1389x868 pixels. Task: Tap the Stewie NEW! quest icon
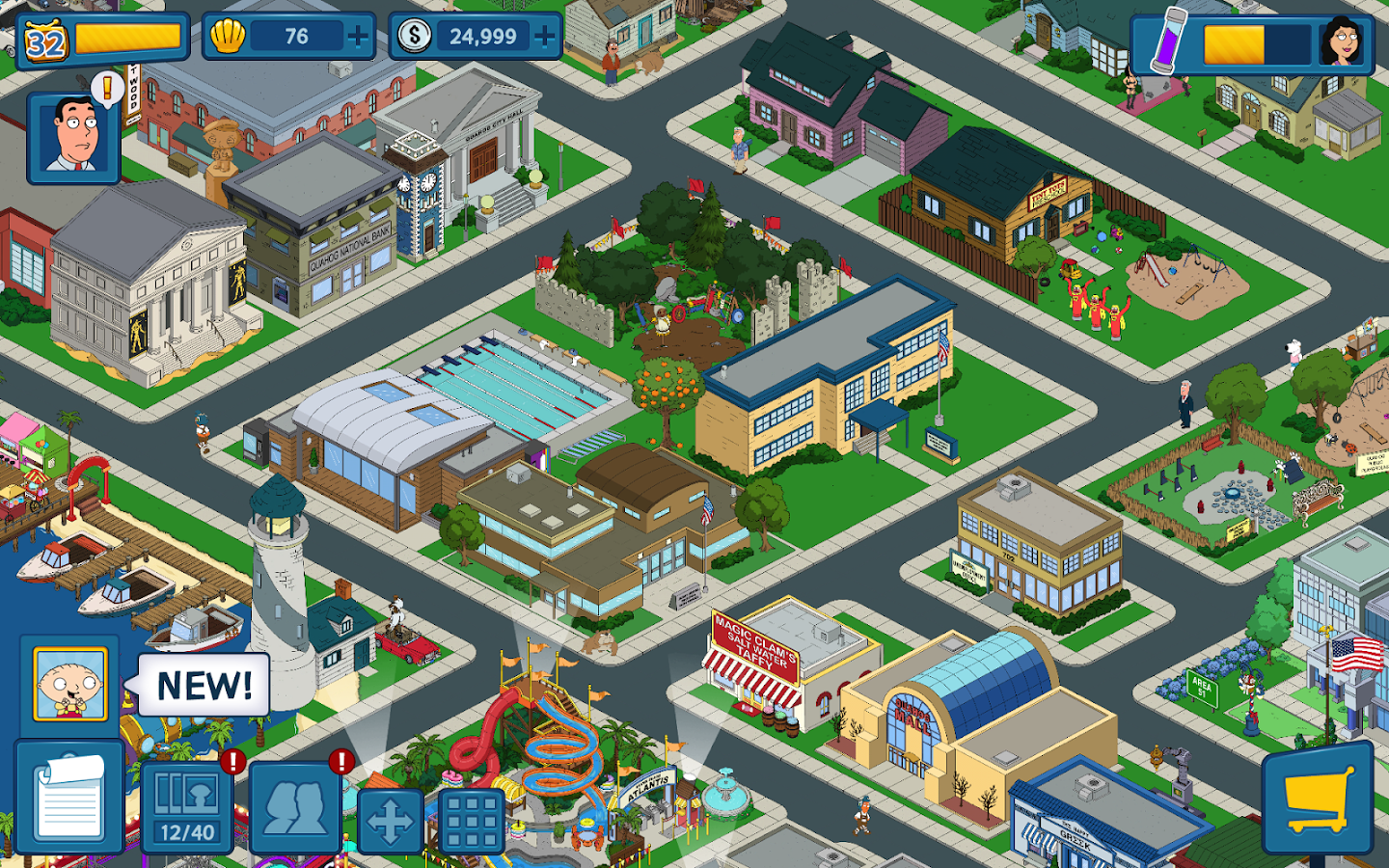(x=69, y=684)
